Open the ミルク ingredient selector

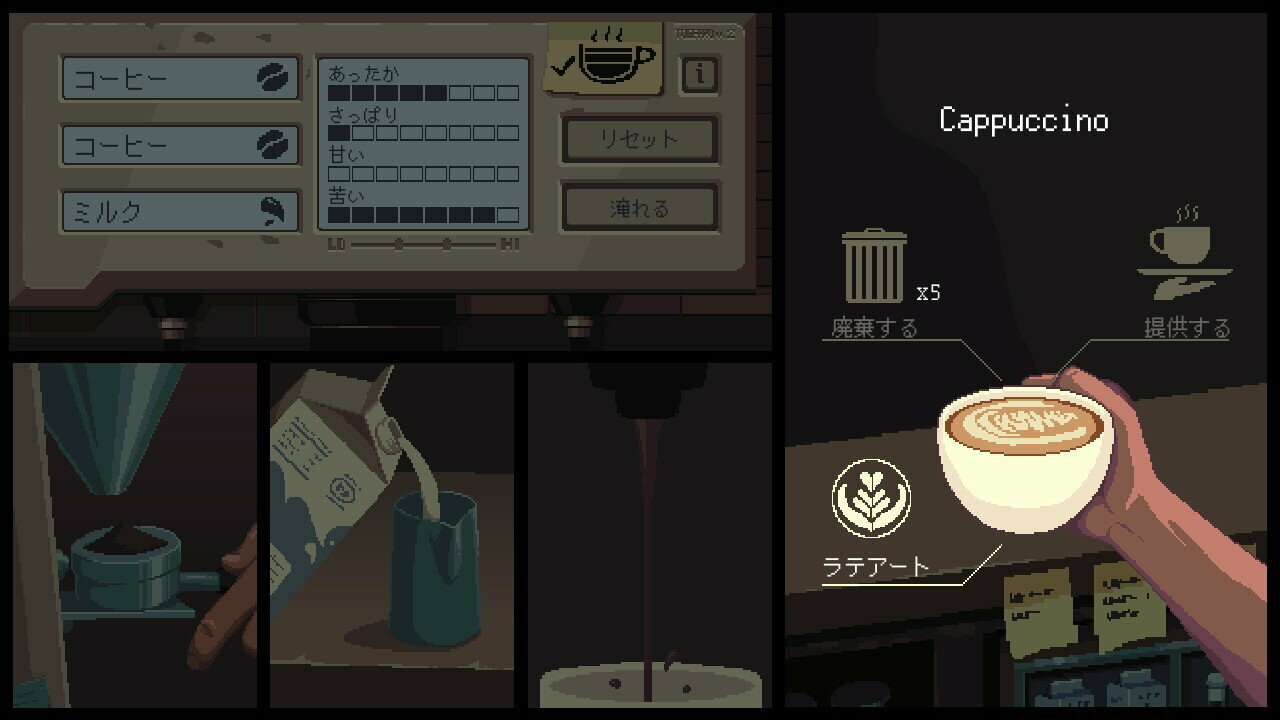click(170, 210)
